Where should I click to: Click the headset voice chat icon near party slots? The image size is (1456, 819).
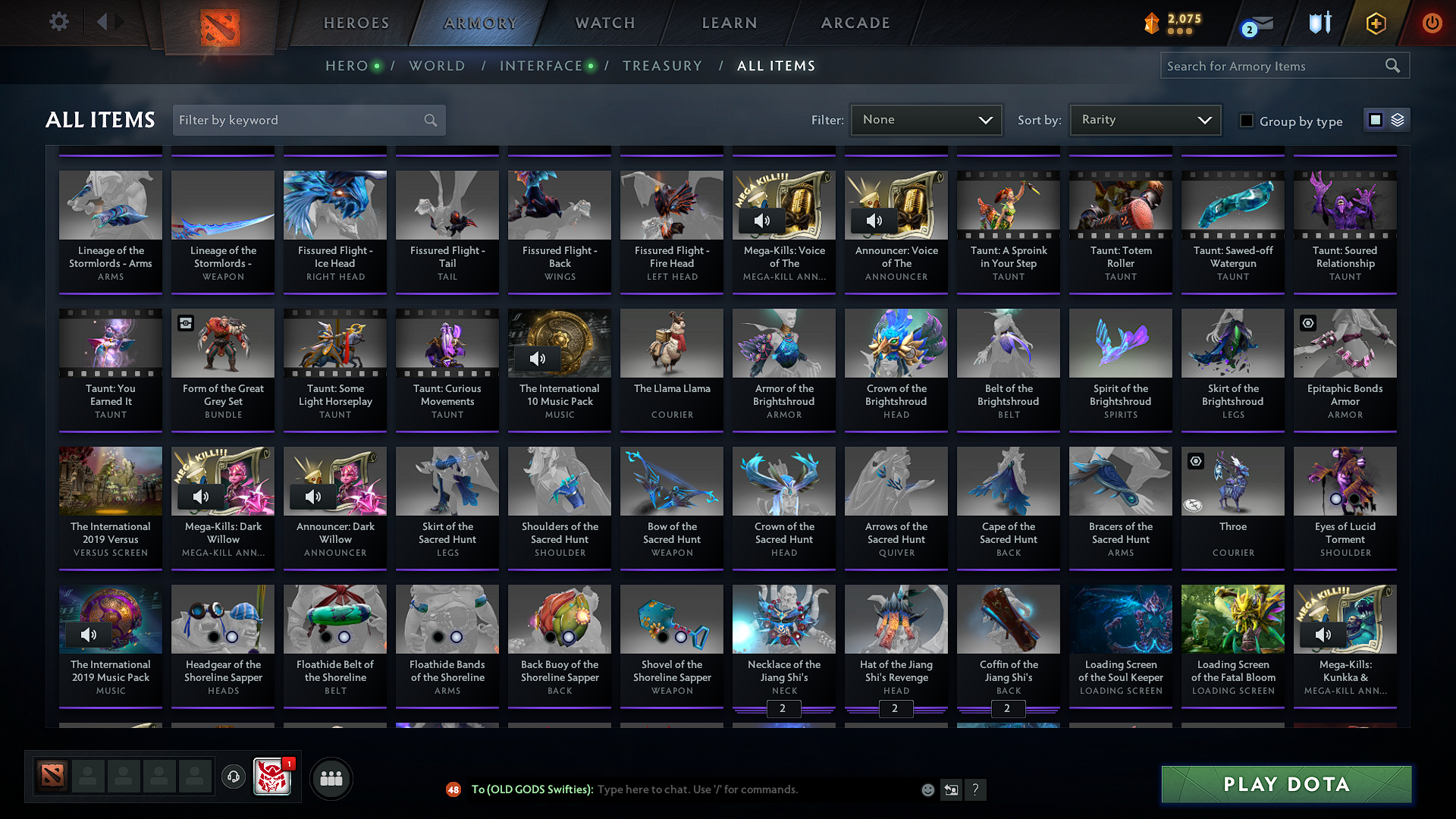233,777
